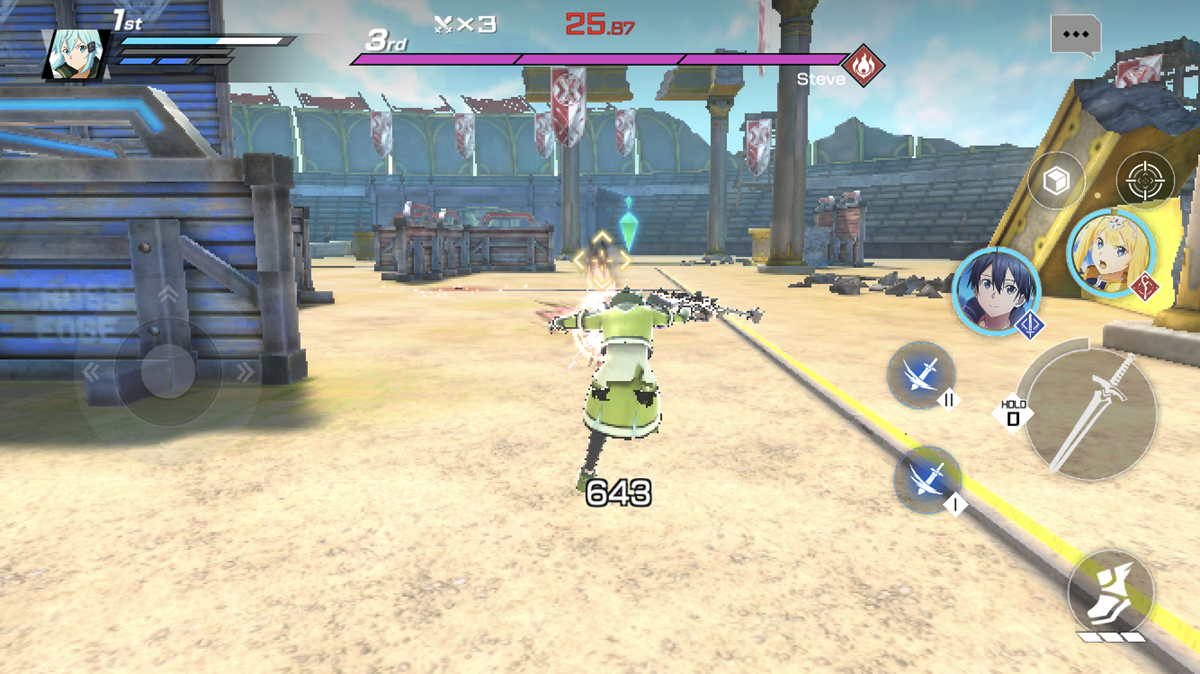Activate sword skill II
Viewport: 1200px width, 674px height.
tap(921, 375)
